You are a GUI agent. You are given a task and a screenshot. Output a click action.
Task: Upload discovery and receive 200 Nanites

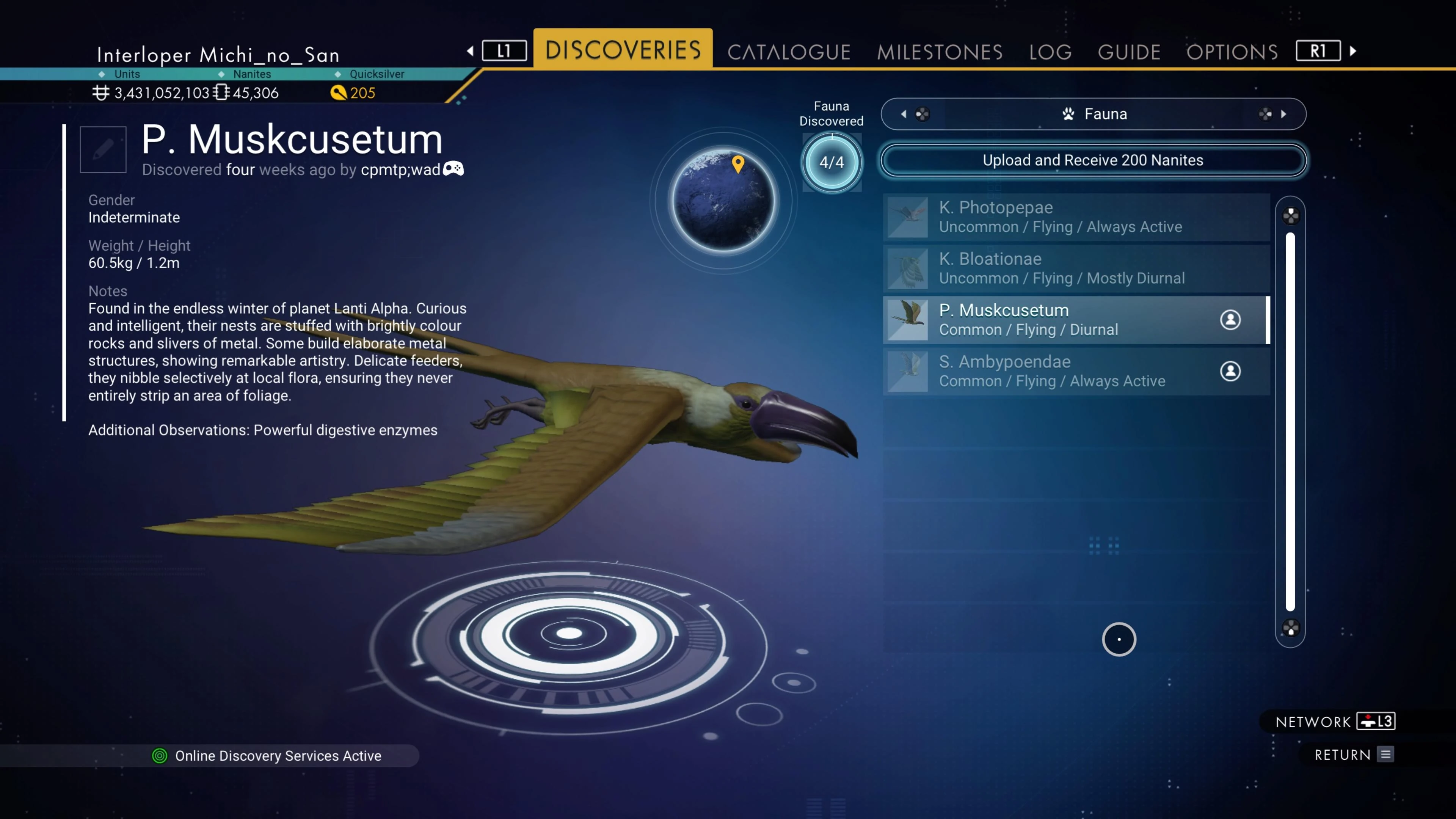pos(1092,160)
